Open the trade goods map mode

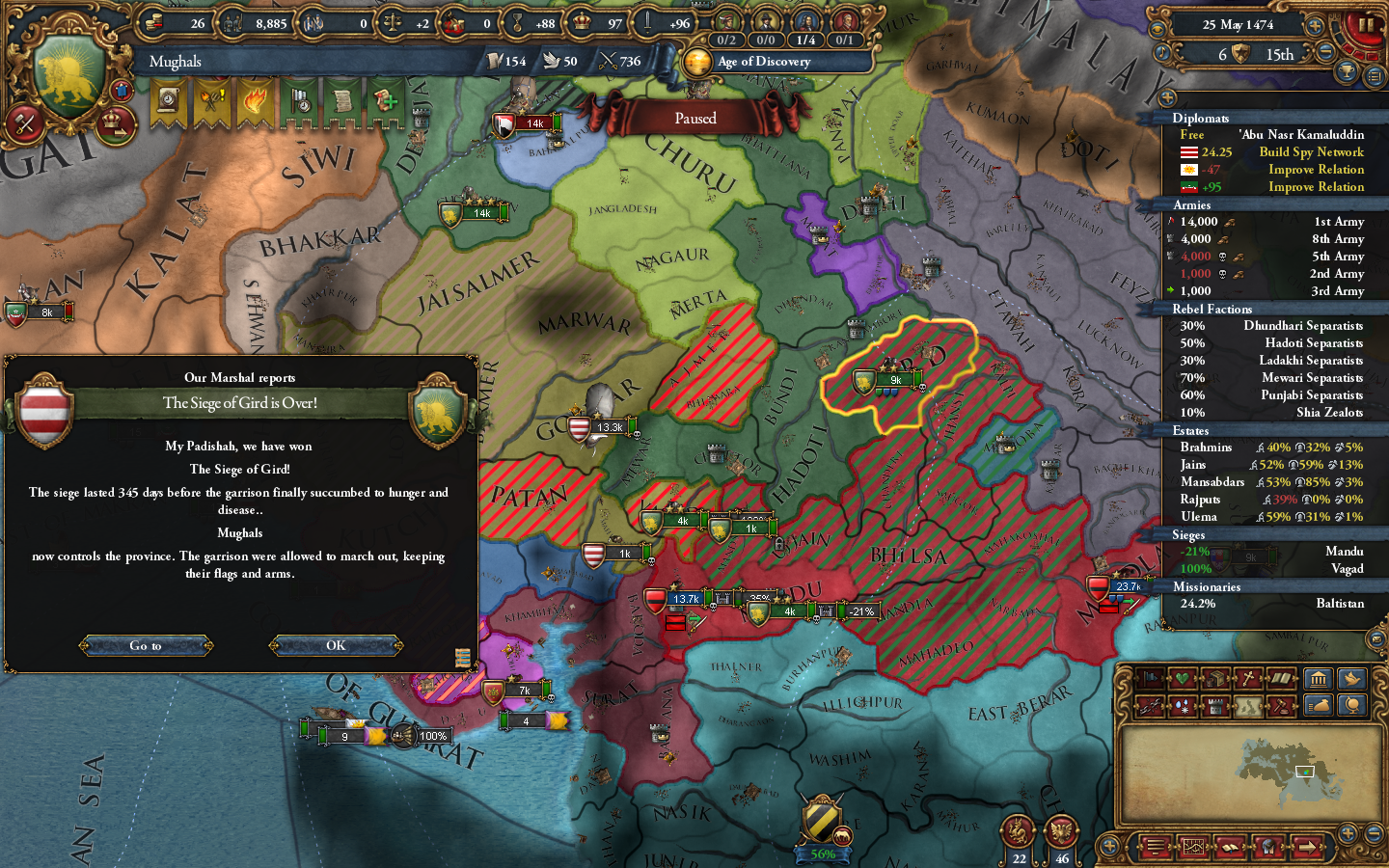pyautogui.click(x=1216, y=678)
